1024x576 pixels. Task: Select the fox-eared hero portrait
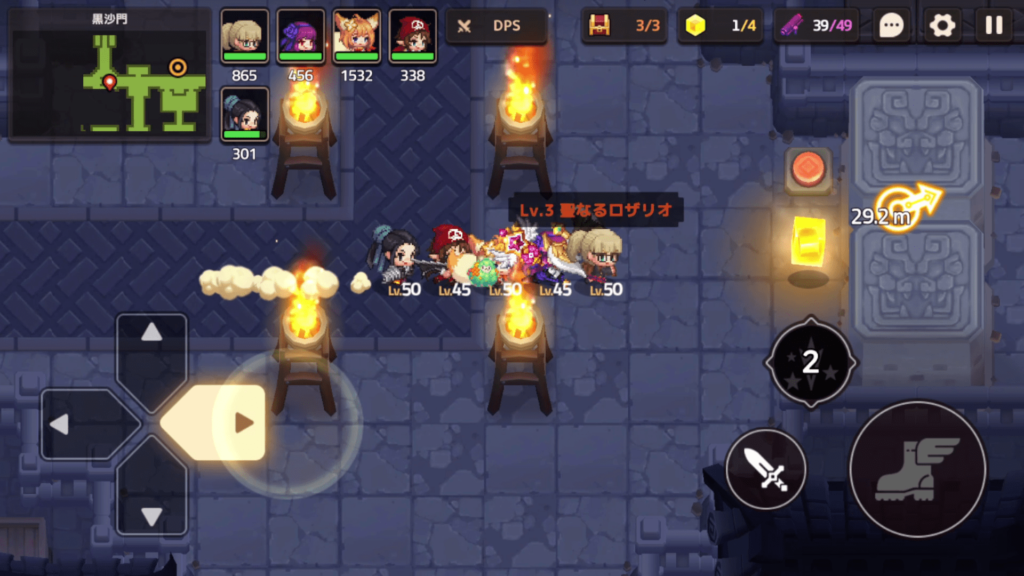[356, 37]
